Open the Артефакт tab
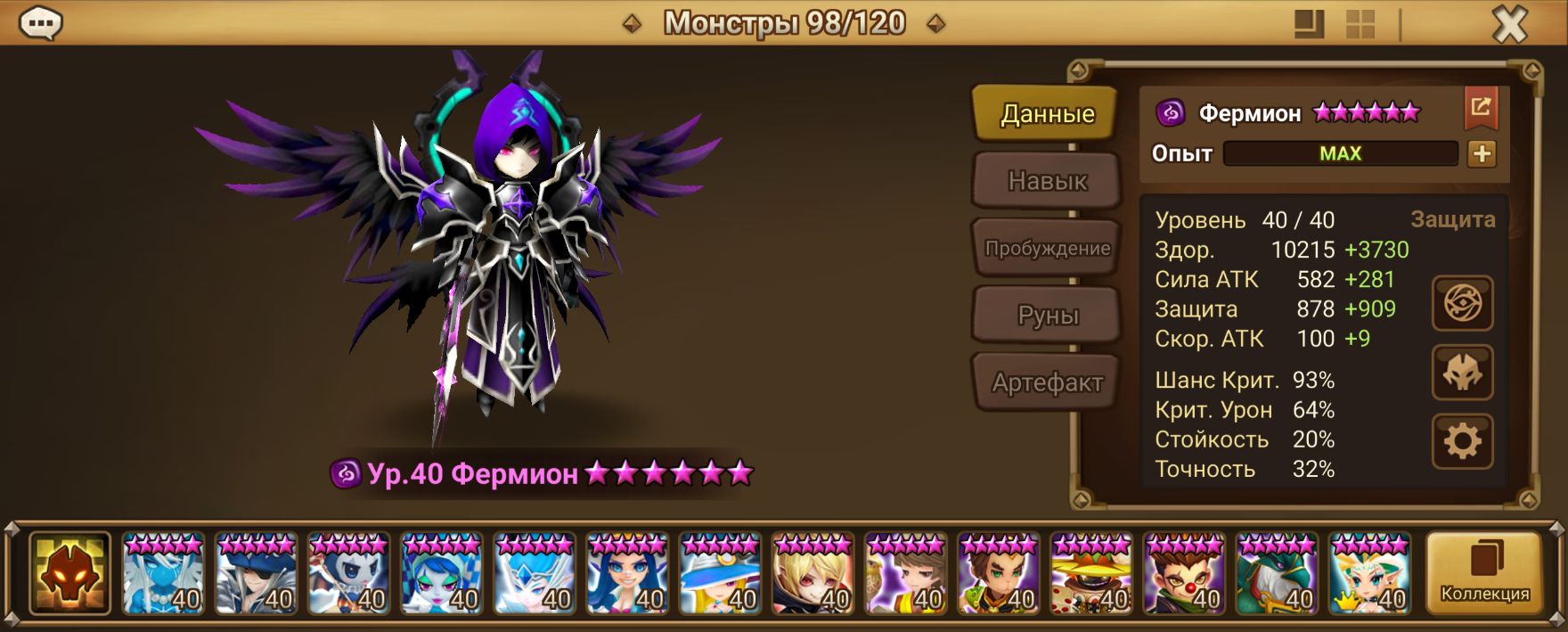 (x=1047, y=383)
